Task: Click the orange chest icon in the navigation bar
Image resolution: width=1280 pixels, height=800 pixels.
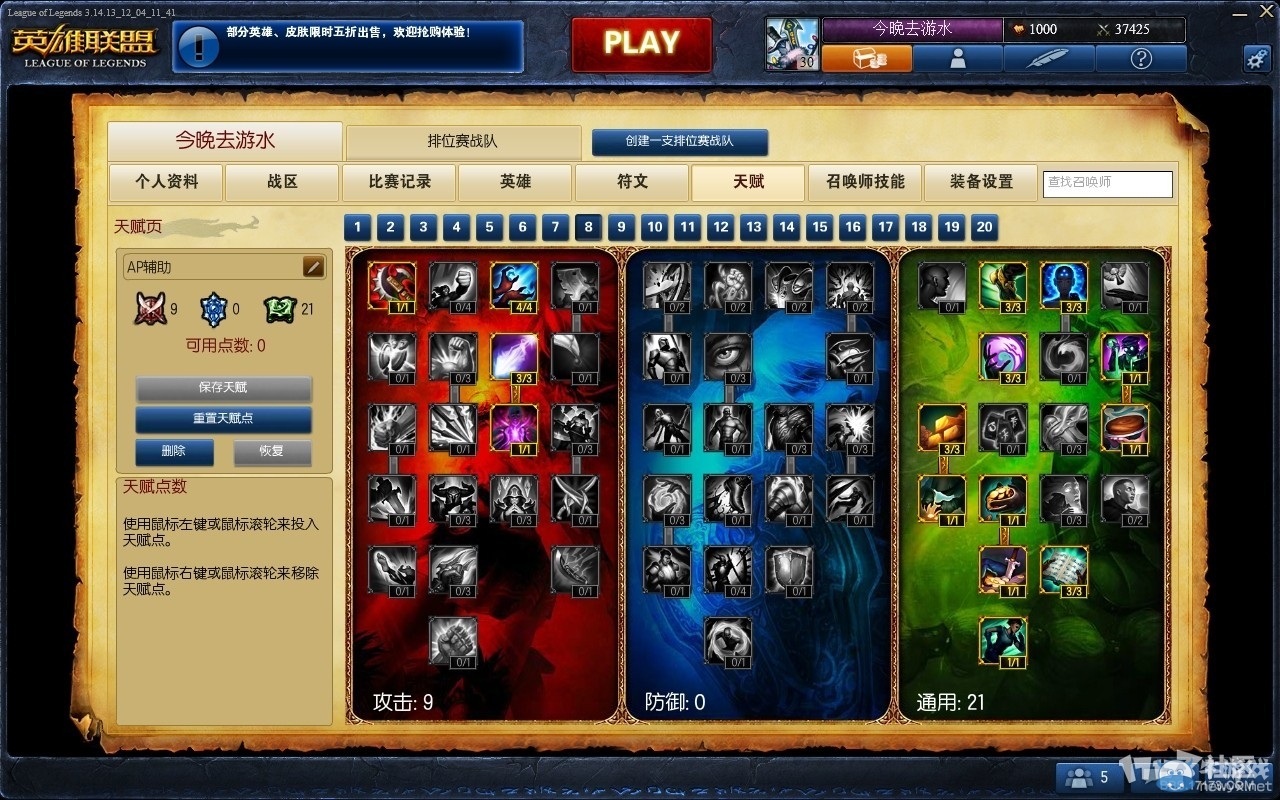Action: (x=868, y=58)
